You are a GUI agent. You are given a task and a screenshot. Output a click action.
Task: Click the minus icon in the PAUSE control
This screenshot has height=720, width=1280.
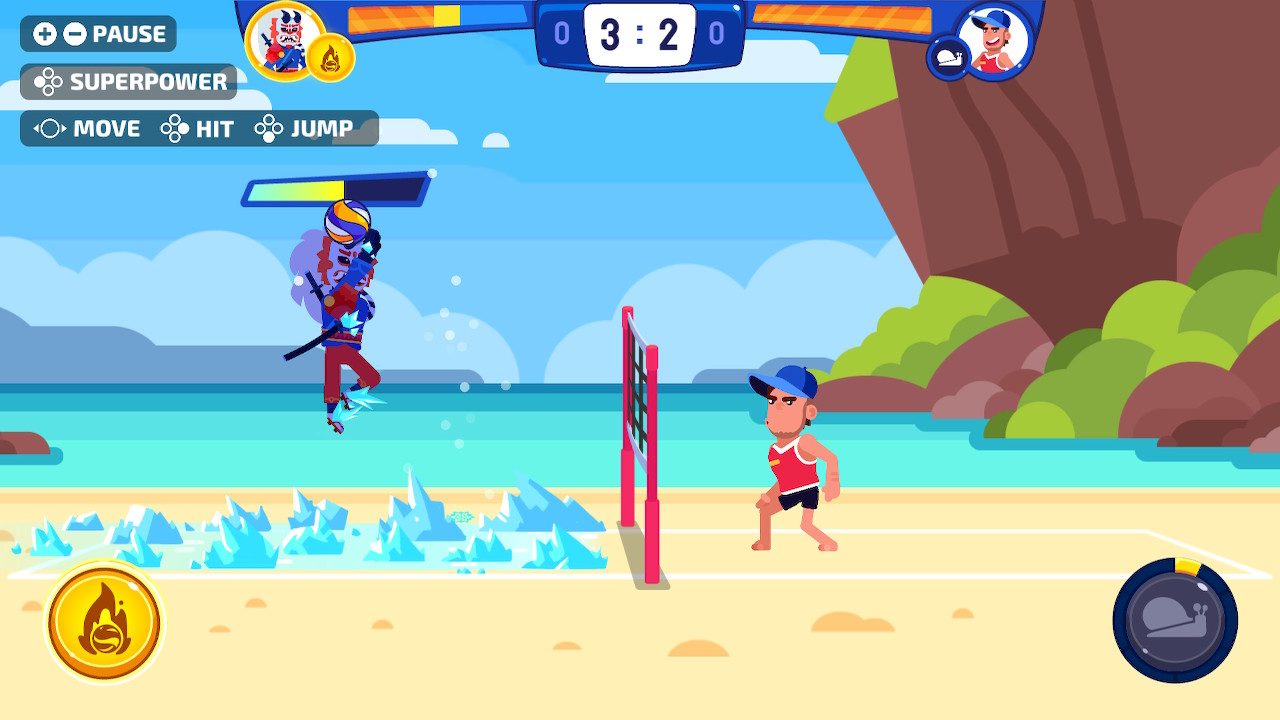pos(73,32)
